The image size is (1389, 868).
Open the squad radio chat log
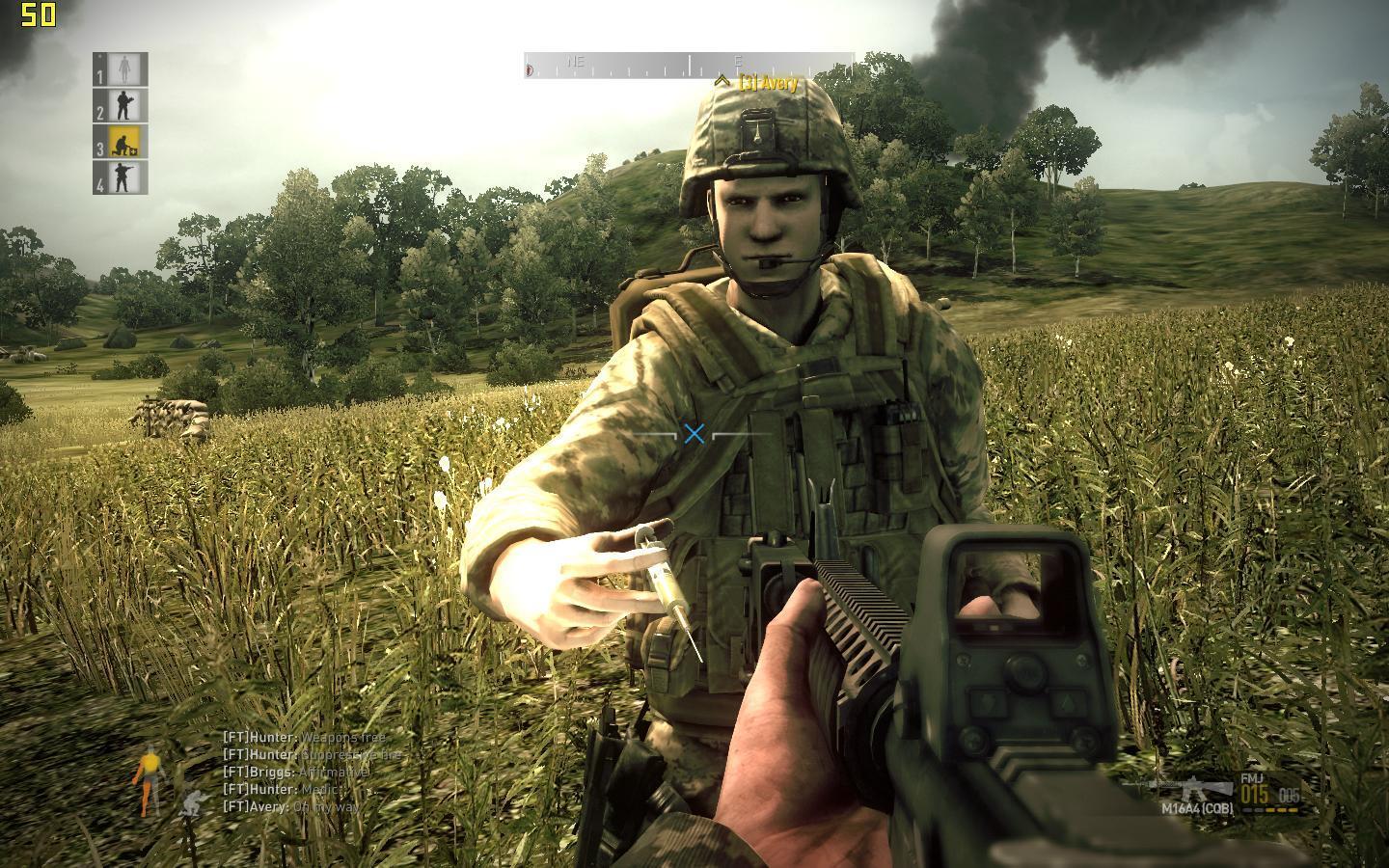309,772
